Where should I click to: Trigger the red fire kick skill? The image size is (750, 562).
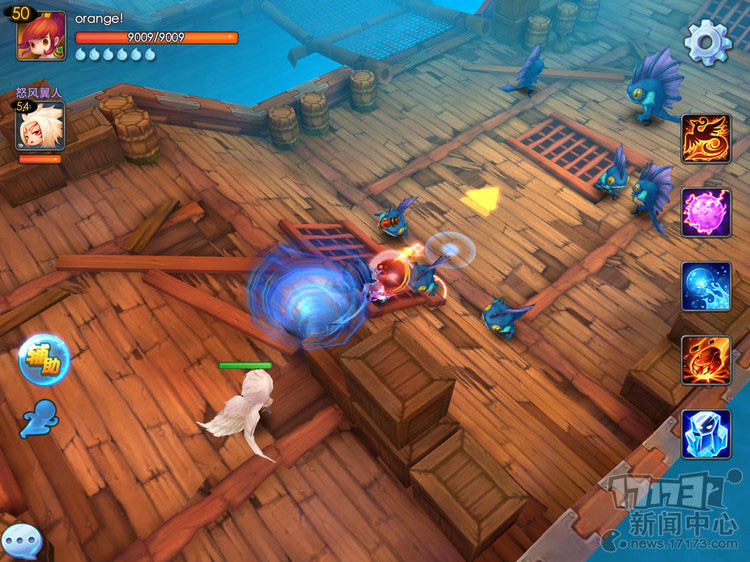[706, 360]
